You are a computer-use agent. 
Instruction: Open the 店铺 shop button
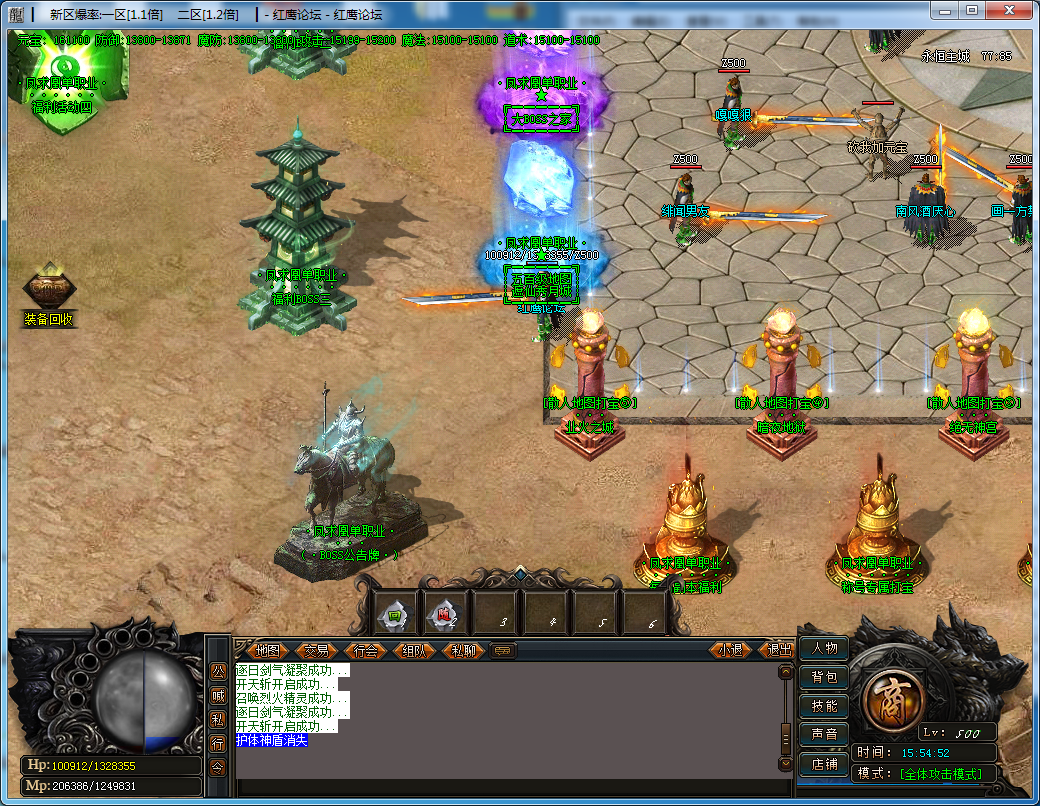(x=824, y=764)
